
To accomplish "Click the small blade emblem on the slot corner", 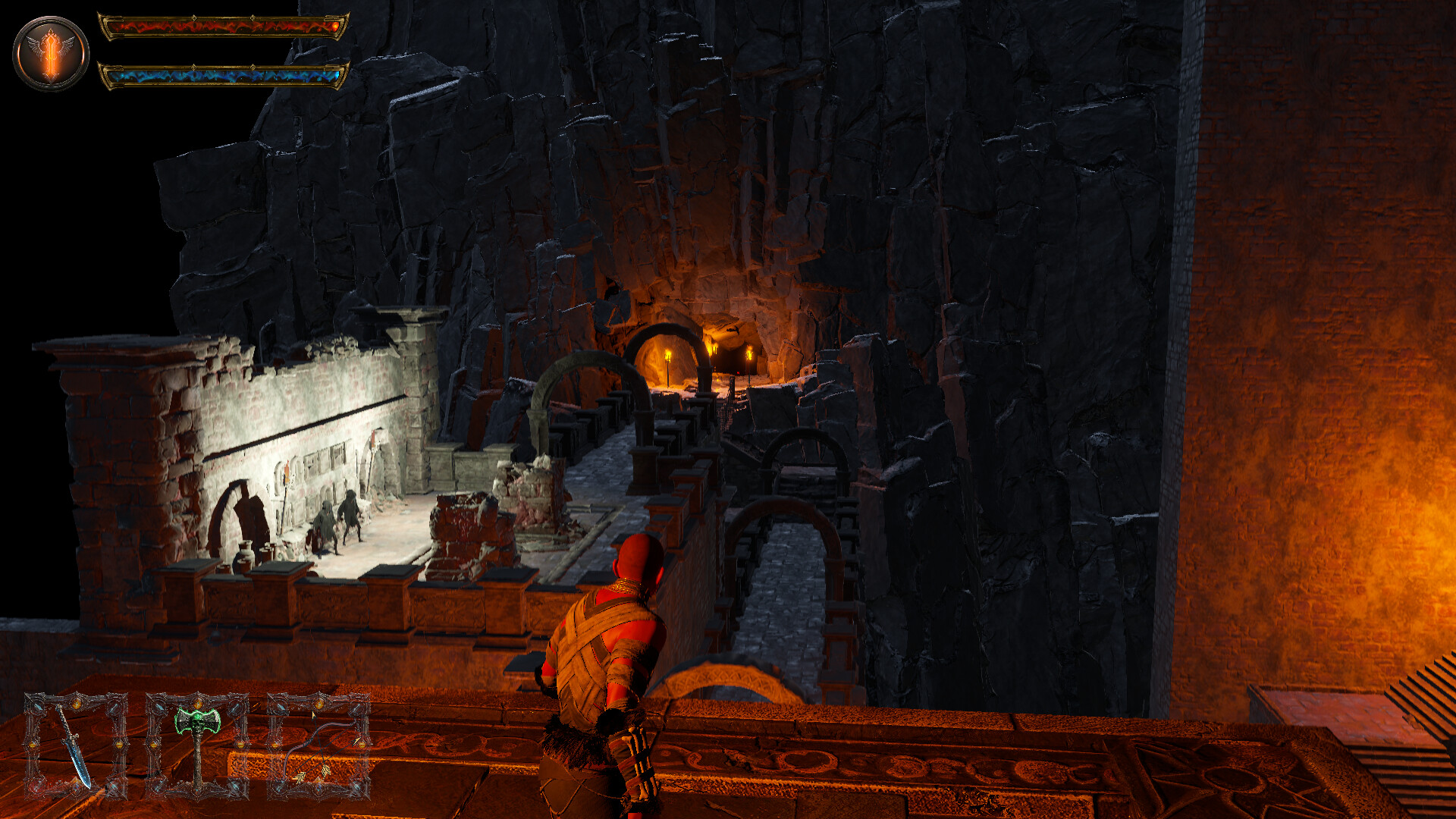I will point(38,707).
